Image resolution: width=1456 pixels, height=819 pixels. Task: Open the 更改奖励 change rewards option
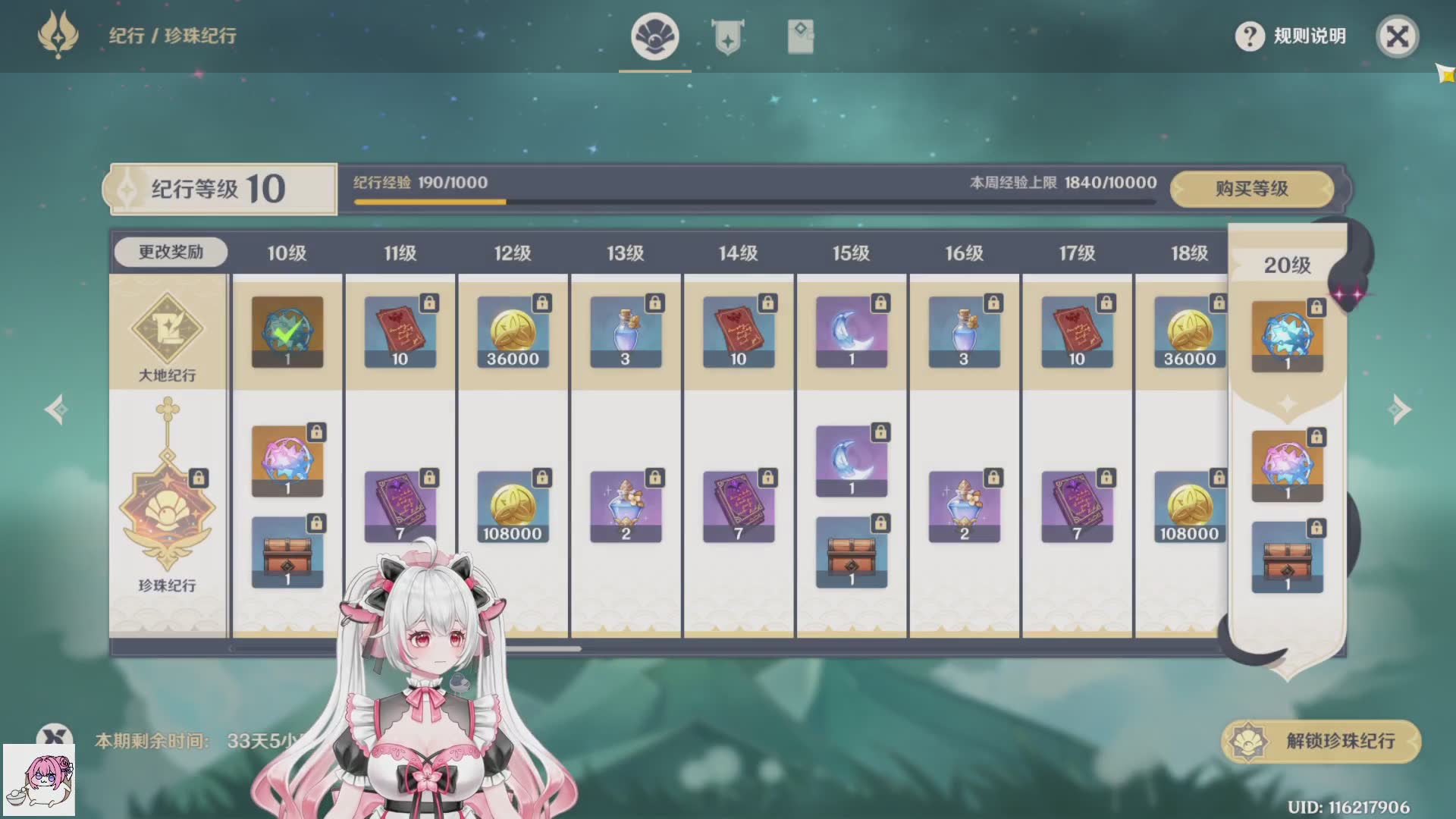tap(171, 253)
